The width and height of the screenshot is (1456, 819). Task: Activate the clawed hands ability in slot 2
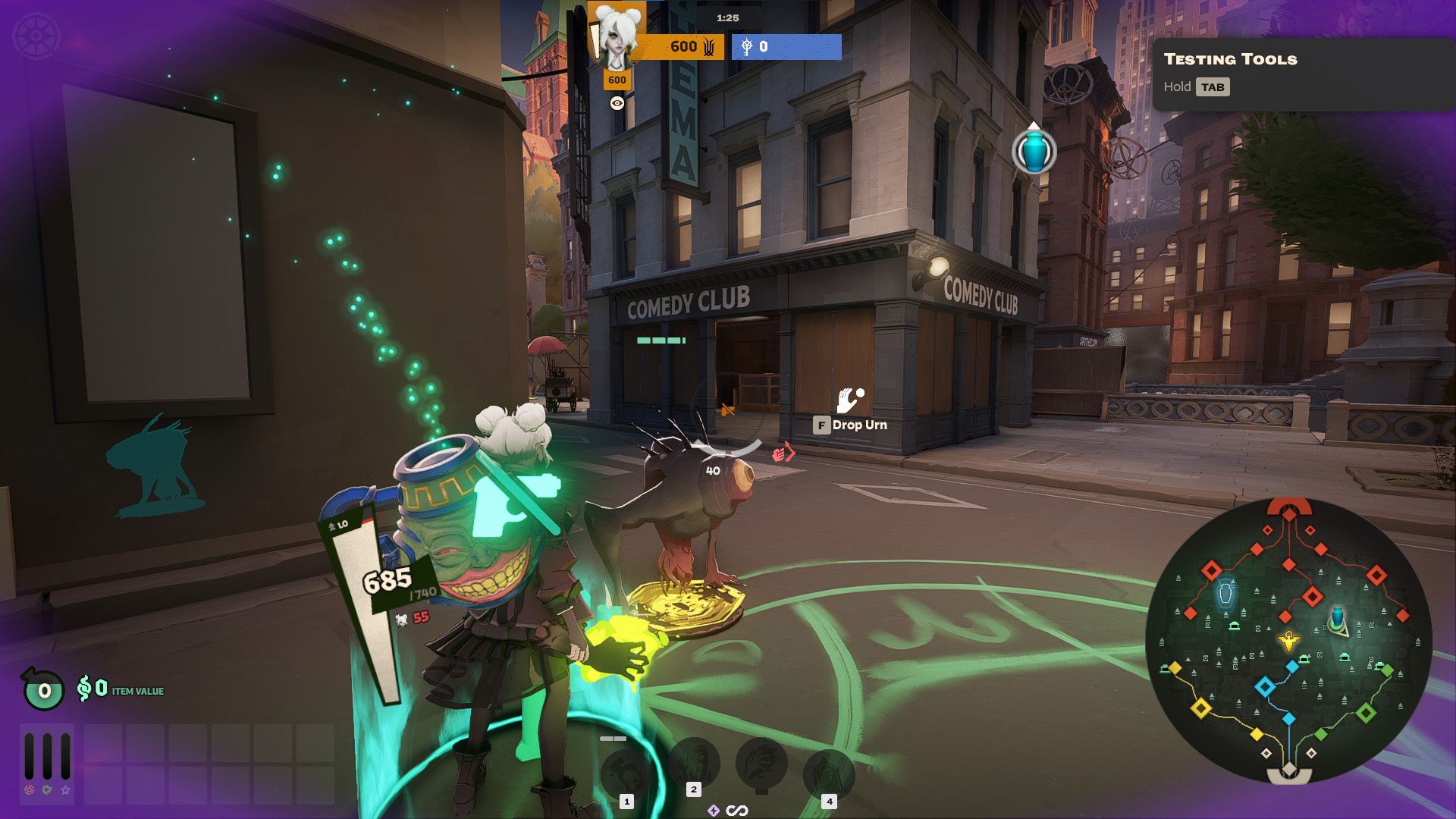[694, 761]
